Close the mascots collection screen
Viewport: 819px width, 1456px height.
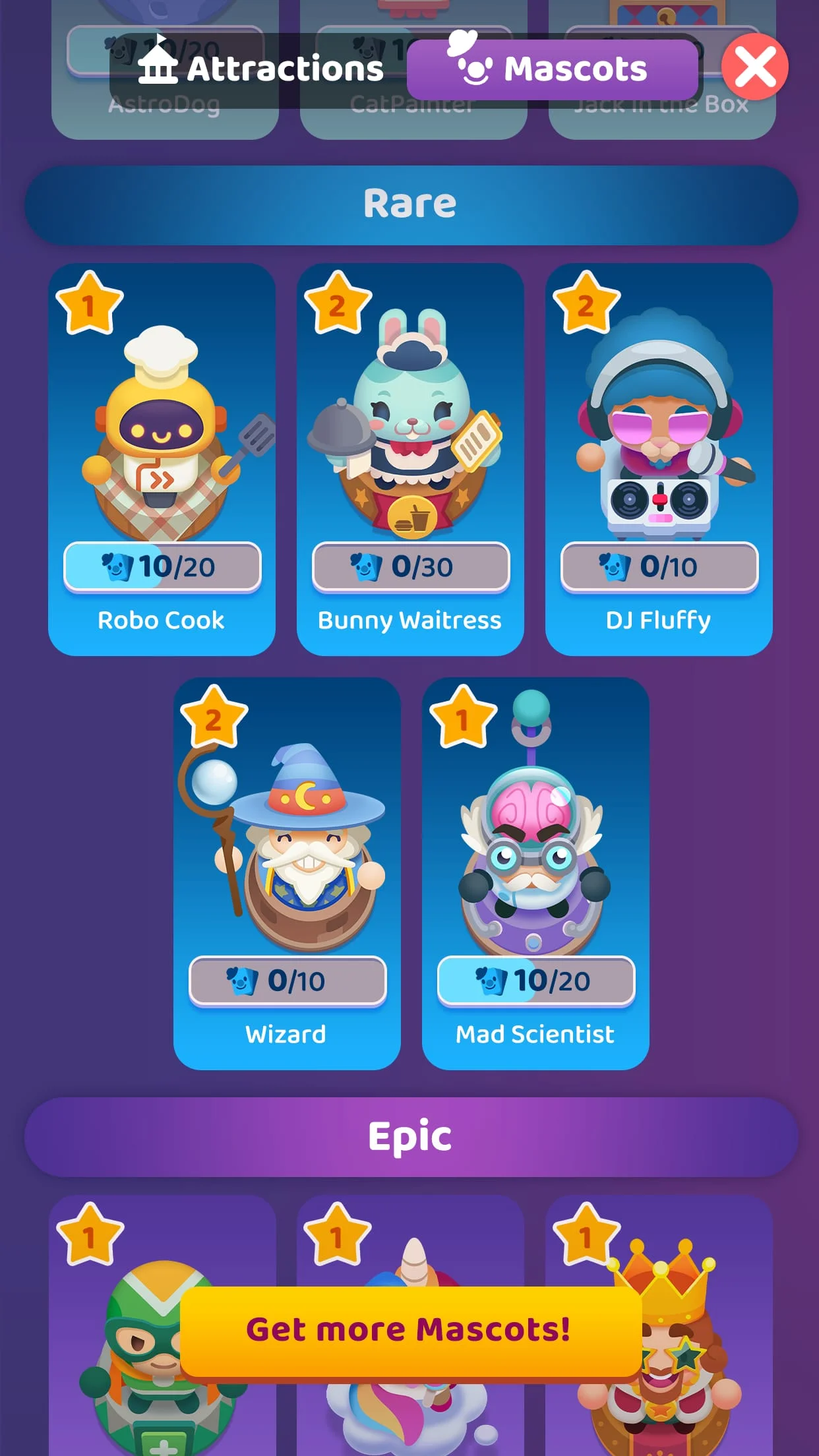click(x=754, y=67)
